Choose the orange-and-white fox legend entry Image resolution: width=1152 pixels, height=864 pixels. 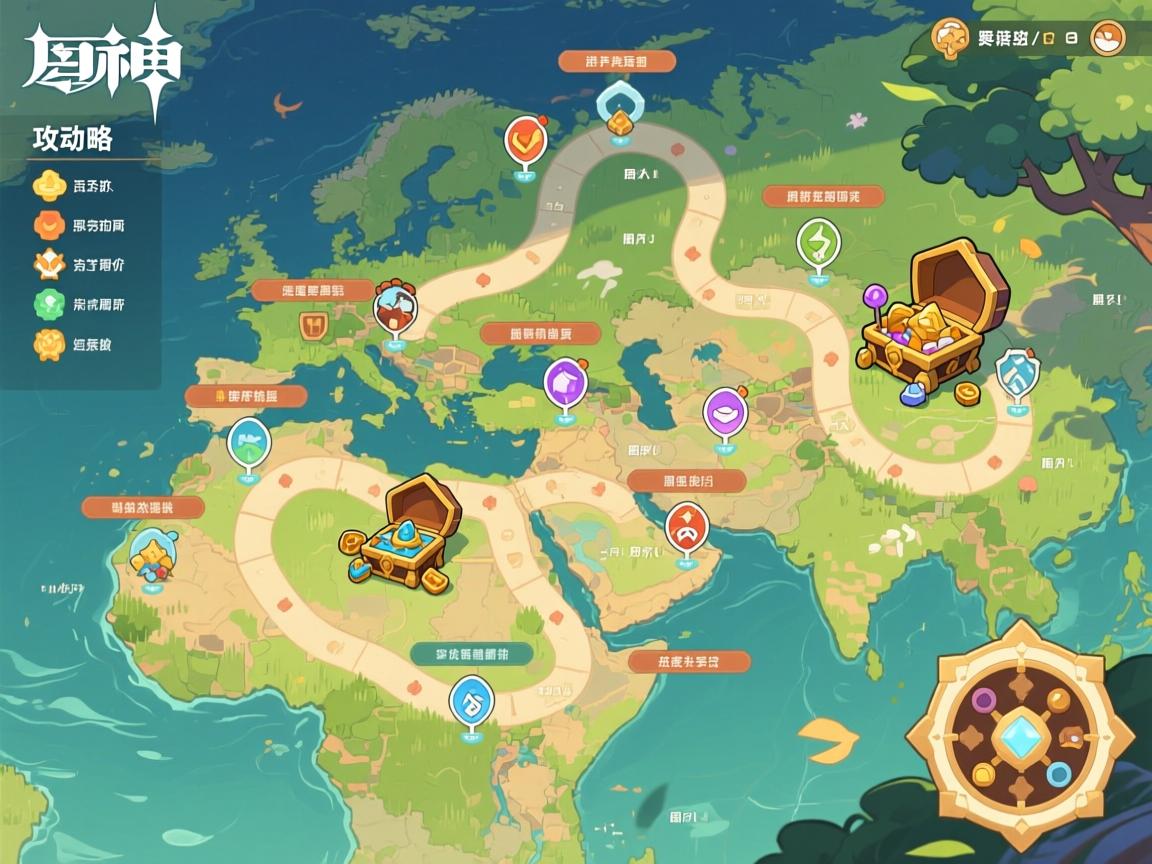coord(49,265)
